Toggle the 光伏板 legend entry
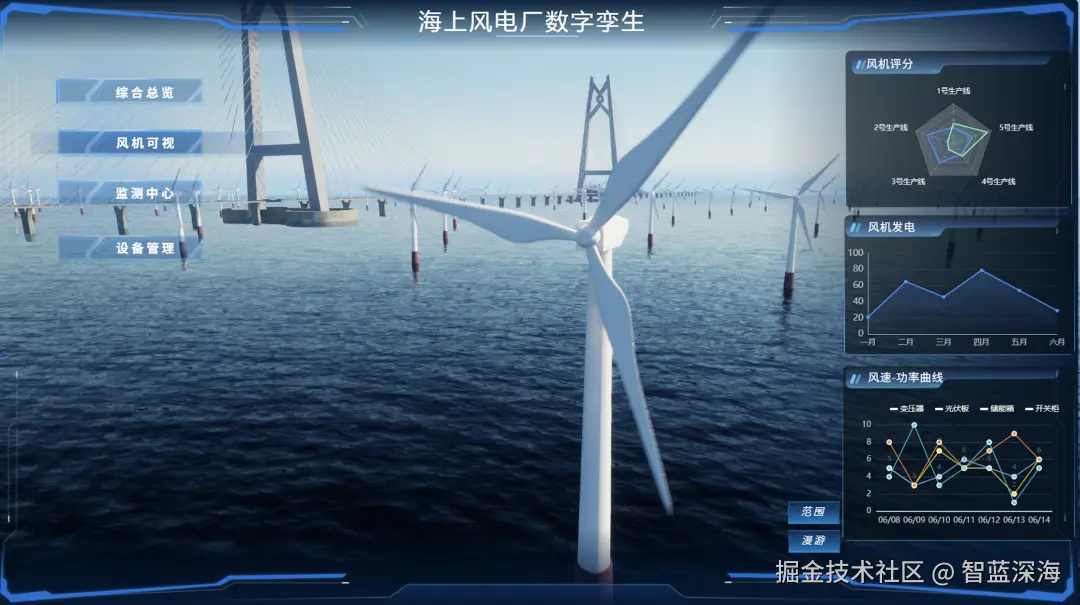 point(955,408)
